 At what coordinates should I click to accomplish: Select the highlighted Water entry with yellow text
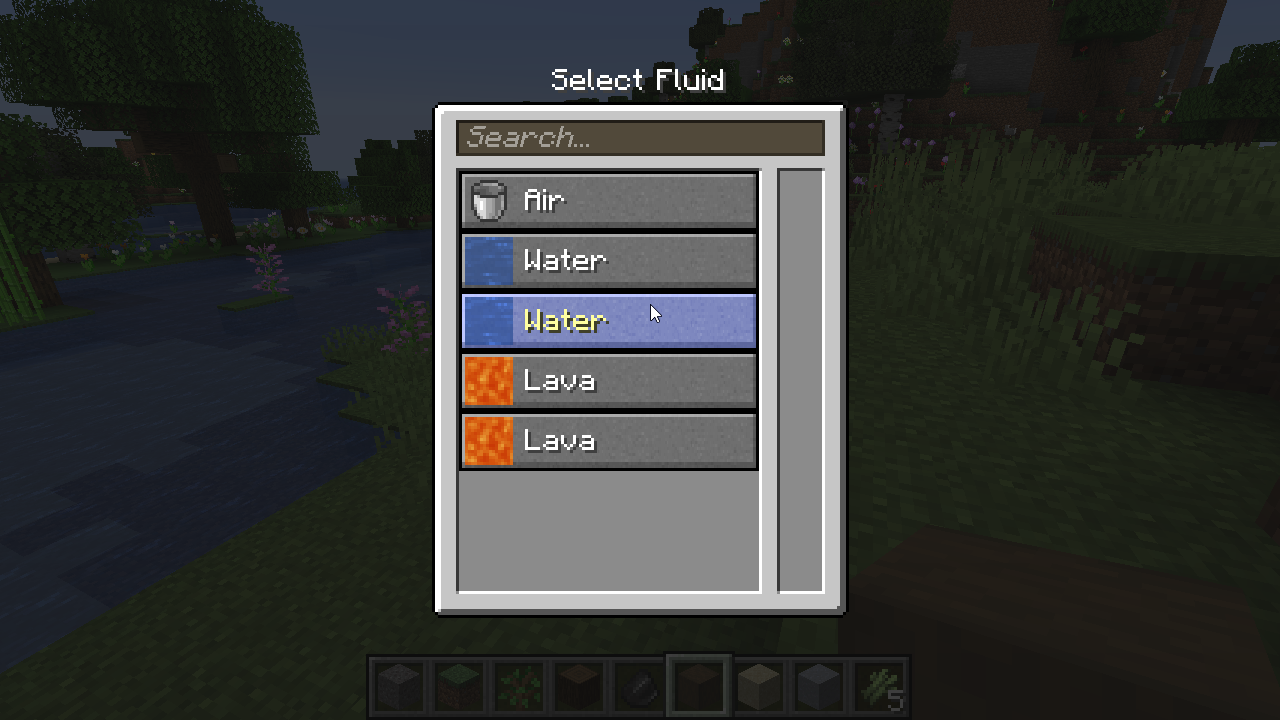(608, 321)
